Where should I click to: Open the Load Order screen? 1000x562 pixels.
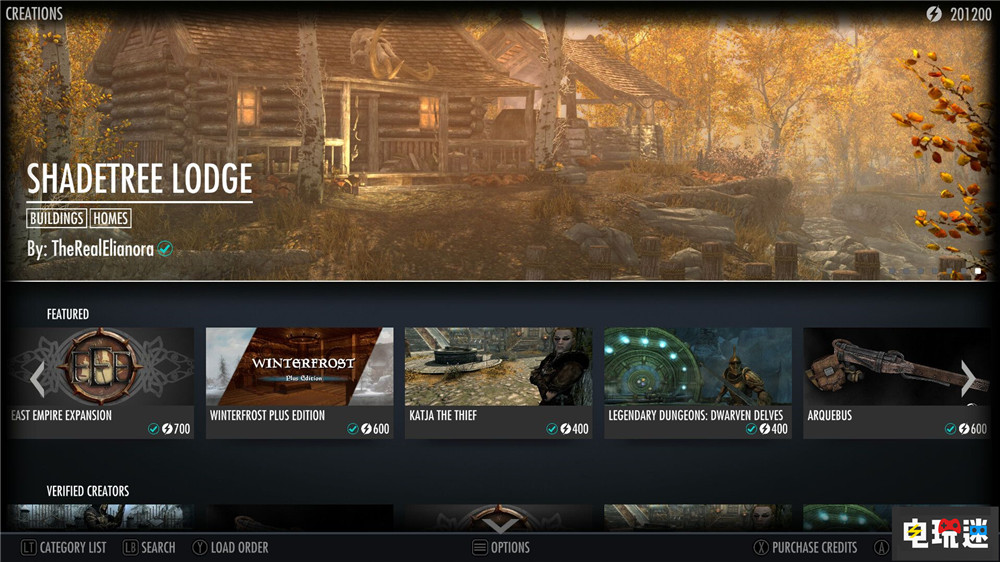[x=230, y=547]
